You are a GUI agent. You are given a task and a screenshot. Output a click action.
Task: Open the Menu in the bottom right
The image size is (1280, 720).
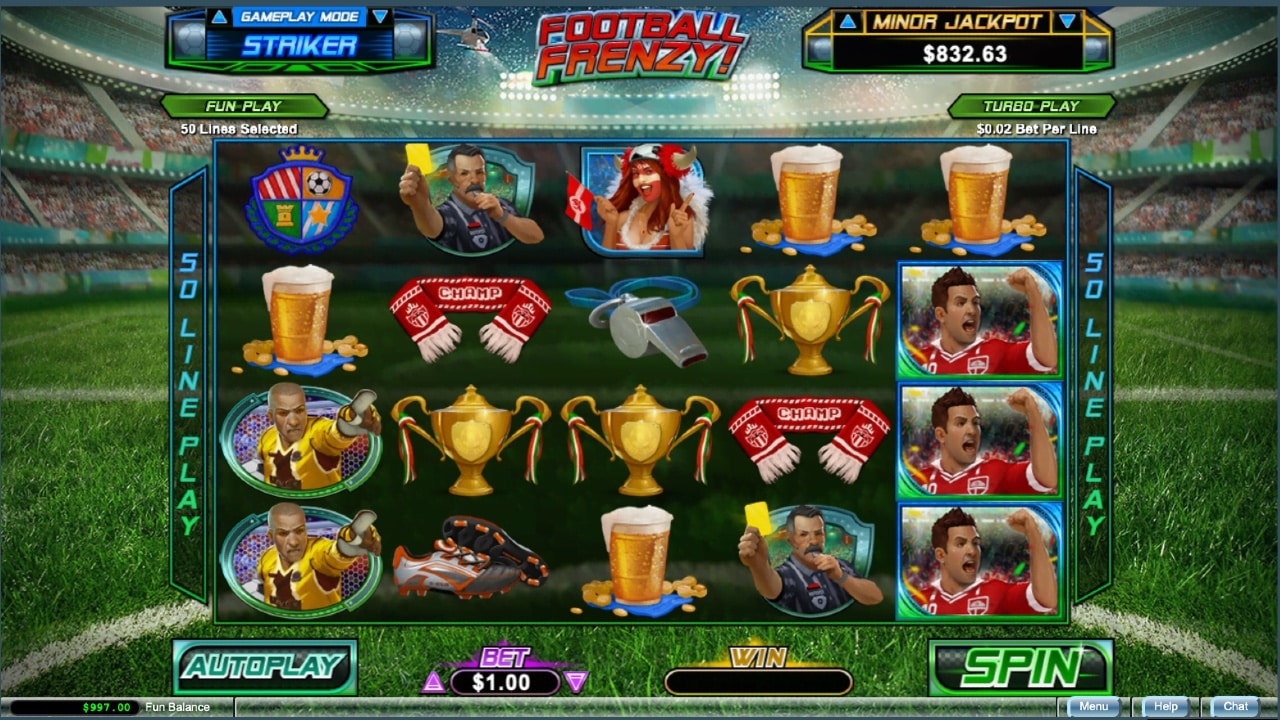[1094, 706]
